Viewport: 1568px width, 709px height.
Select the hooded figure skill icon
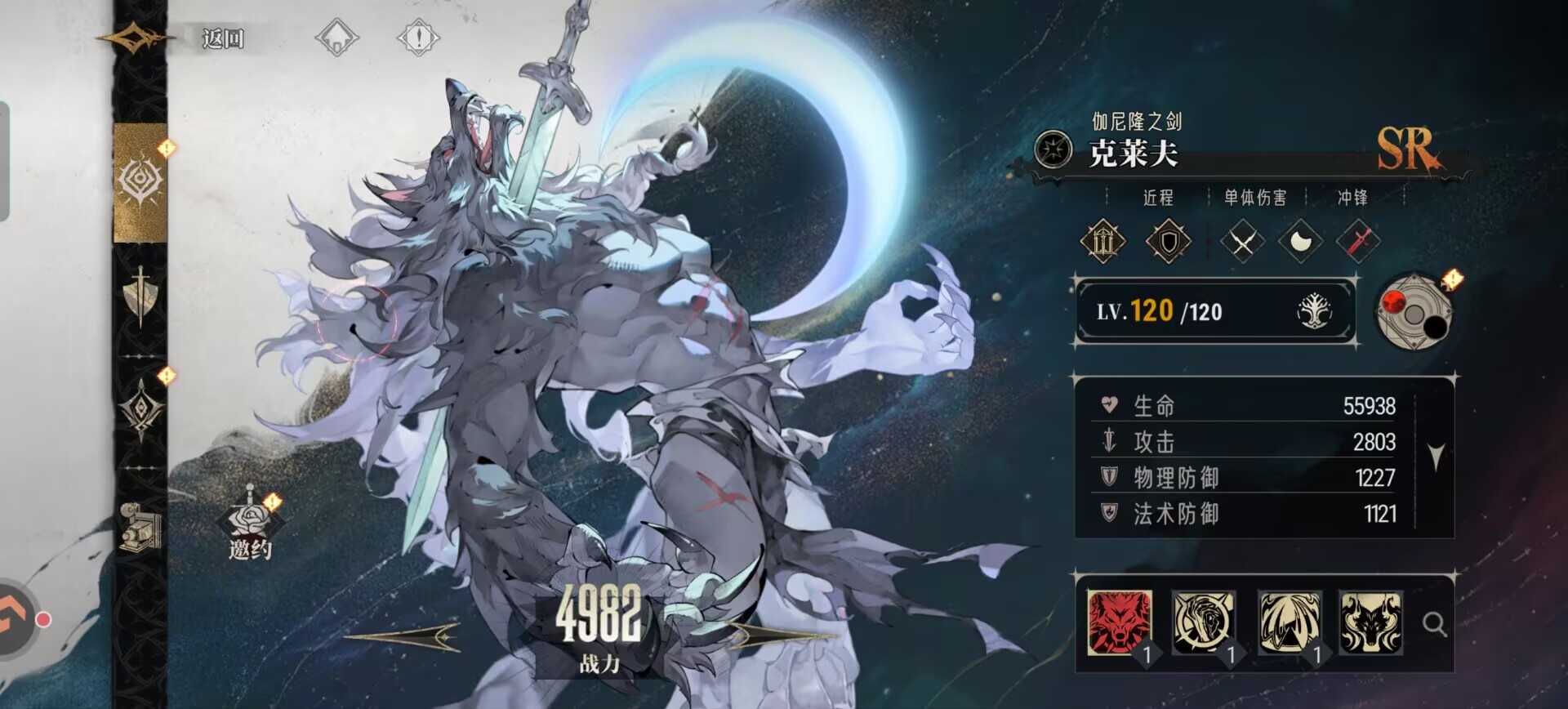1289,622
